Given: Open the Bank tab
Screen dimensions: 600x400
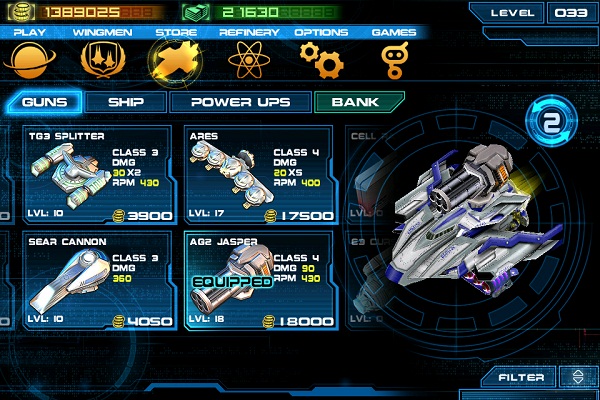Looking at the screenshot, I should (x=358, y=102).
